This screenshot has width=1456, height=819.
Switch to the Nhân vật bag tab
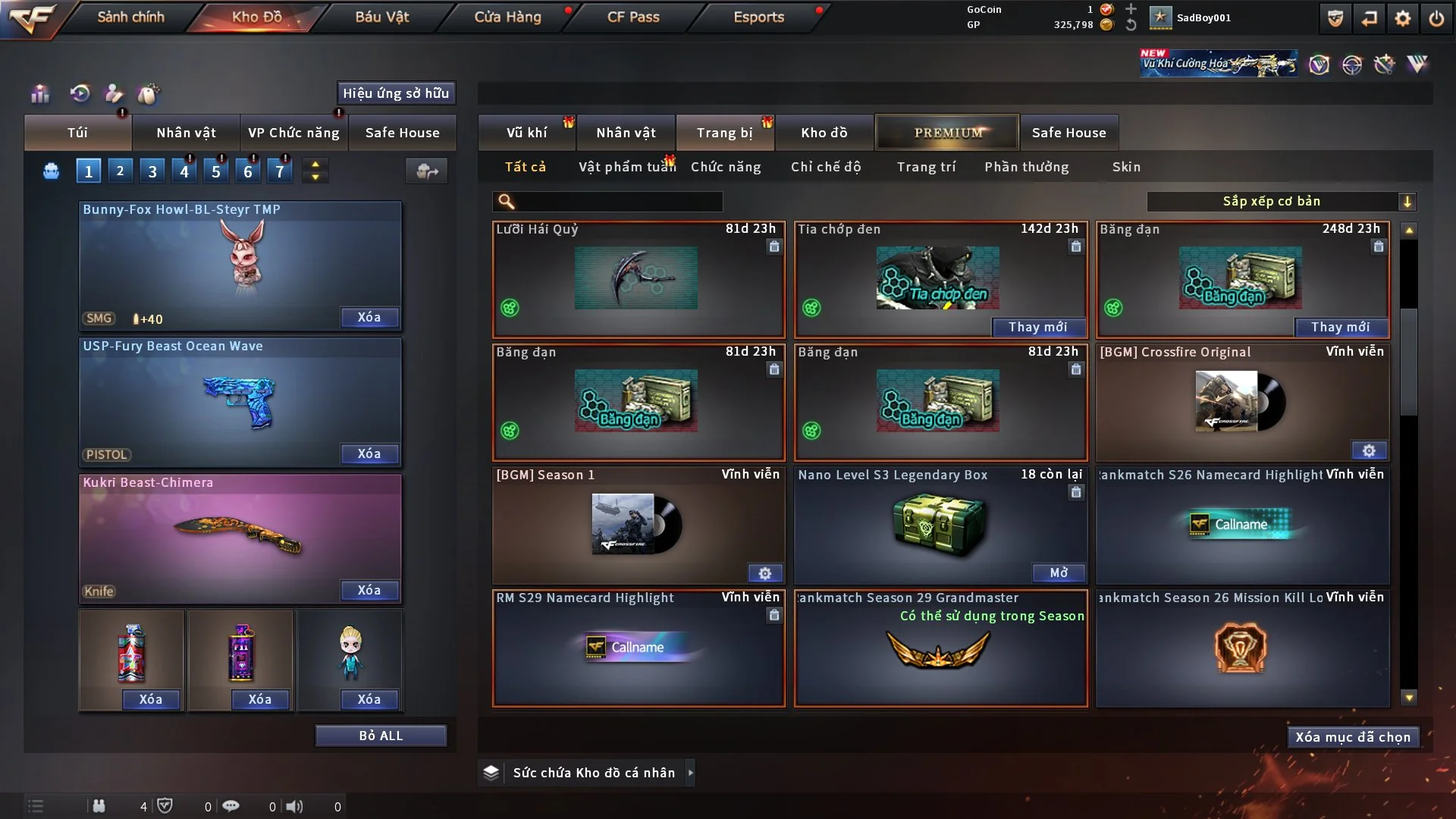(186, 133)
